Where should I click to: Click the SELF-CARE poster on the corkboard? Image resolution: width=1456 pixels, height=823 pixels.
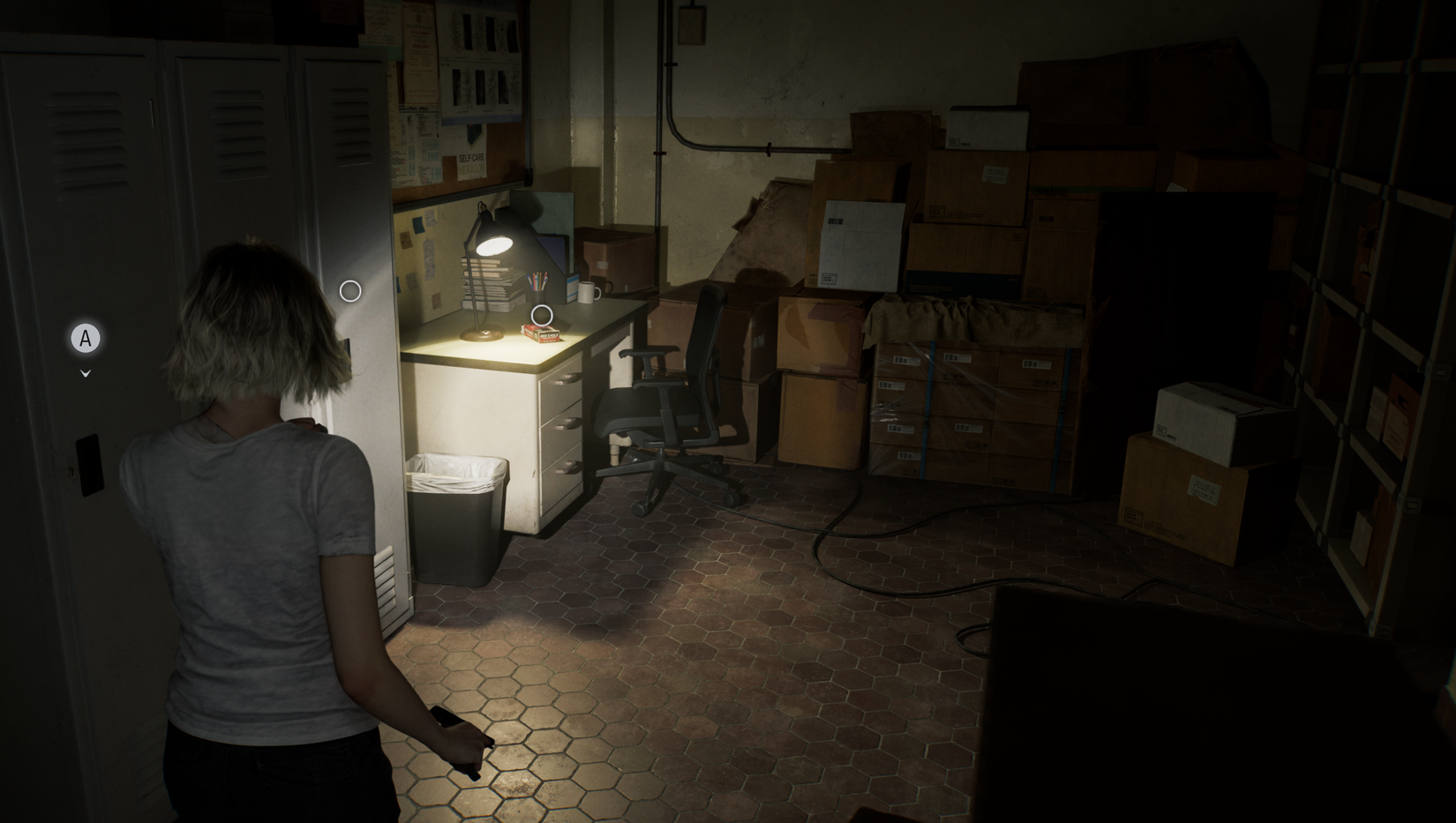point(471,159)
